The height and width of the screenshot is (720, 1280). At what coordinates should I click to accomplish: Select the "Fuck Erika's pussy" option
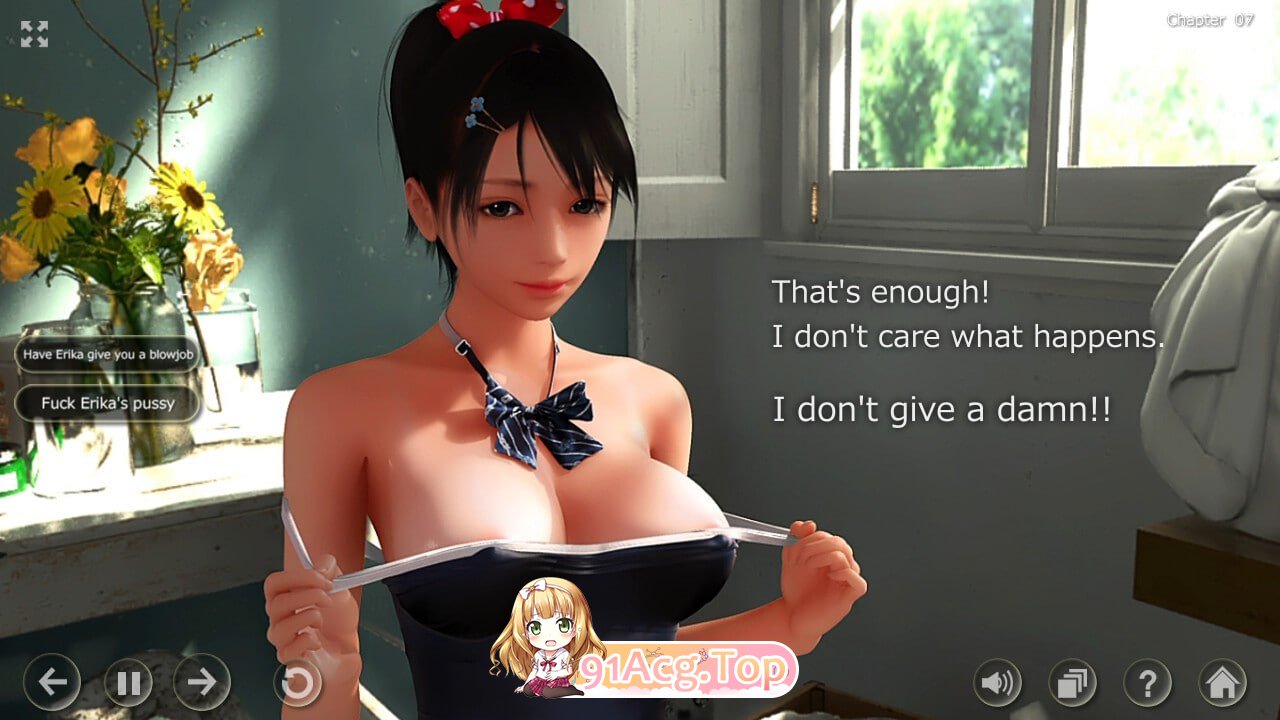[106, 403]
